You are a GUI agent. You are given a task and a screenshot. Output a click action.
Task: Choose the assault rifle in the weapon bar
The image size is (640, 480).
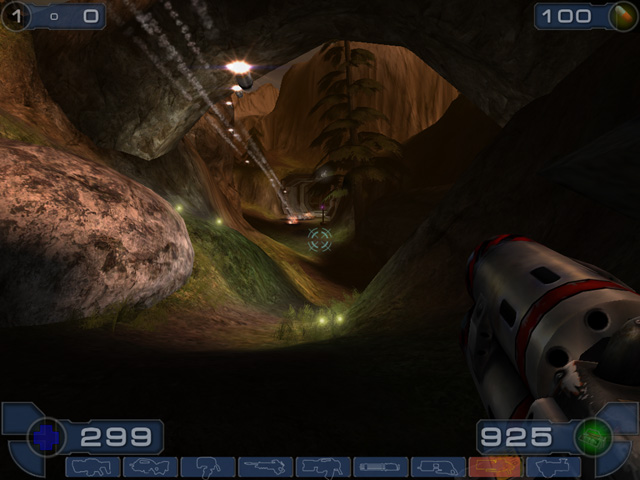pyautogui.click(x=150, y=467)
